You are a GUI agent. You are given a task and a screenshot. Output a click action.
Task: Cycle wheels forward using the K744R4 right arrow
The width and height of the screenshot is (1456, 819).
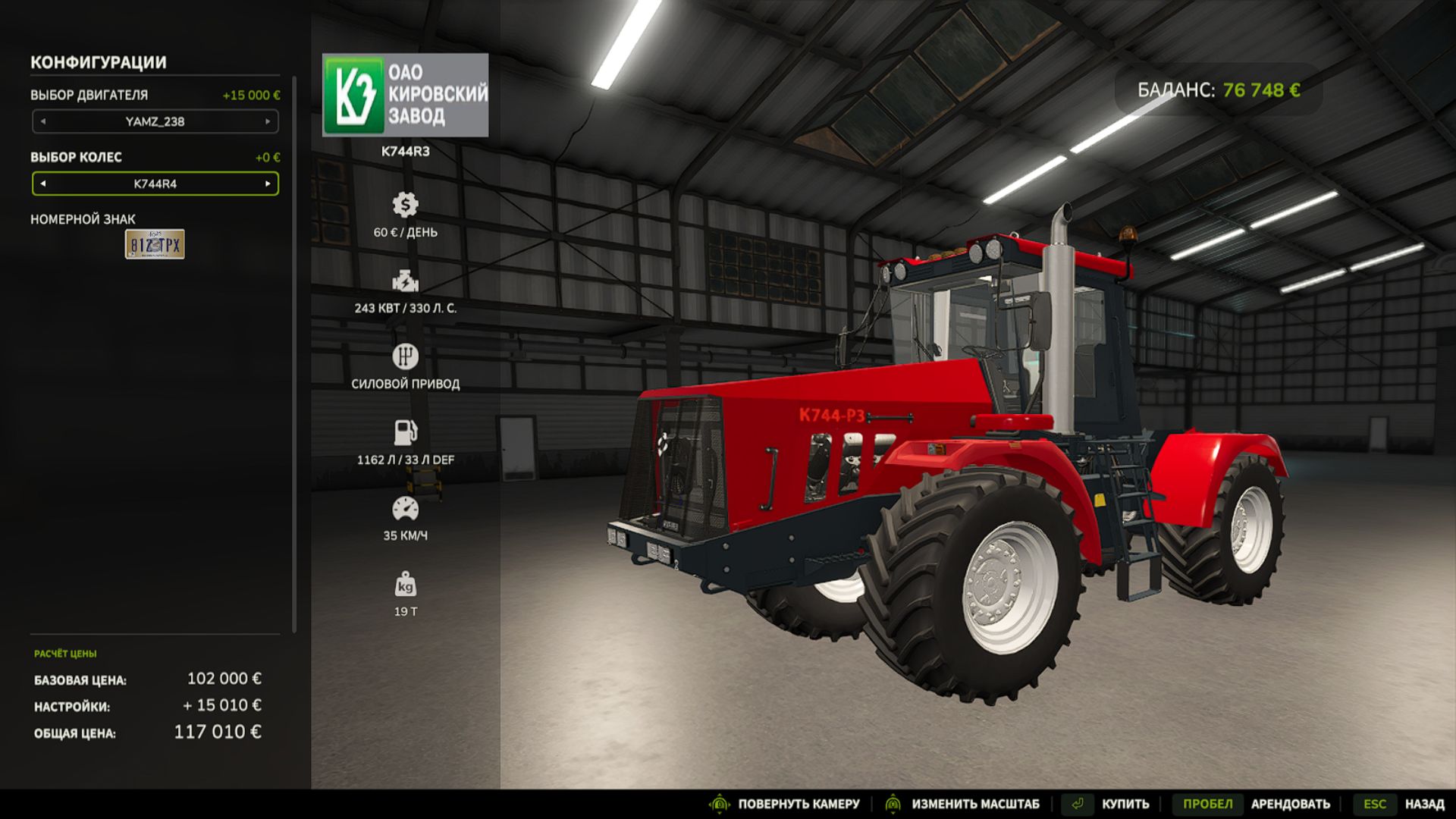(269, 184)
